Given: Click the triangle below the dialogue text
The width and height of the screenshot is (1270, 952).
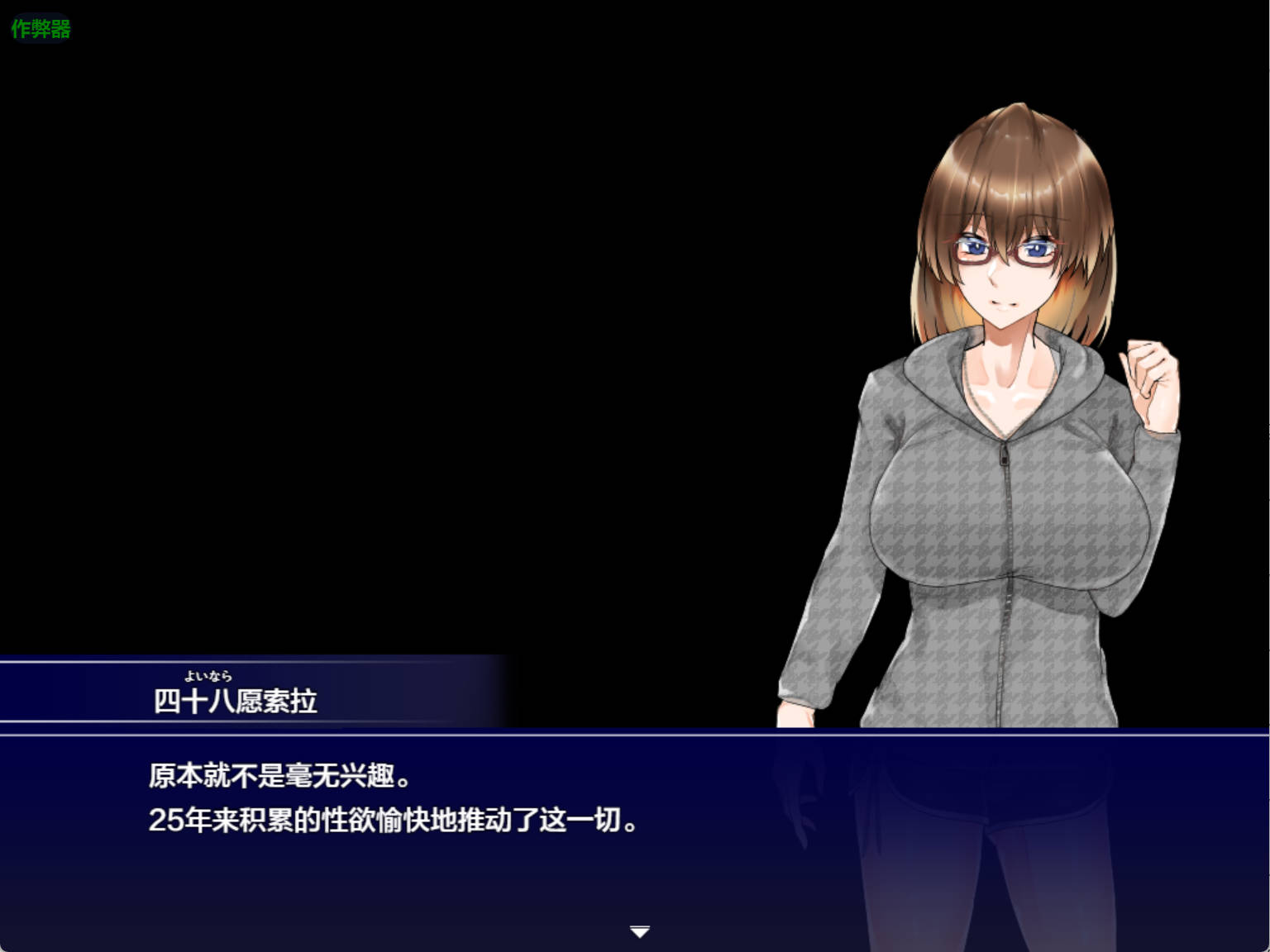Looking at the screenshot, I should pos(639,931).
